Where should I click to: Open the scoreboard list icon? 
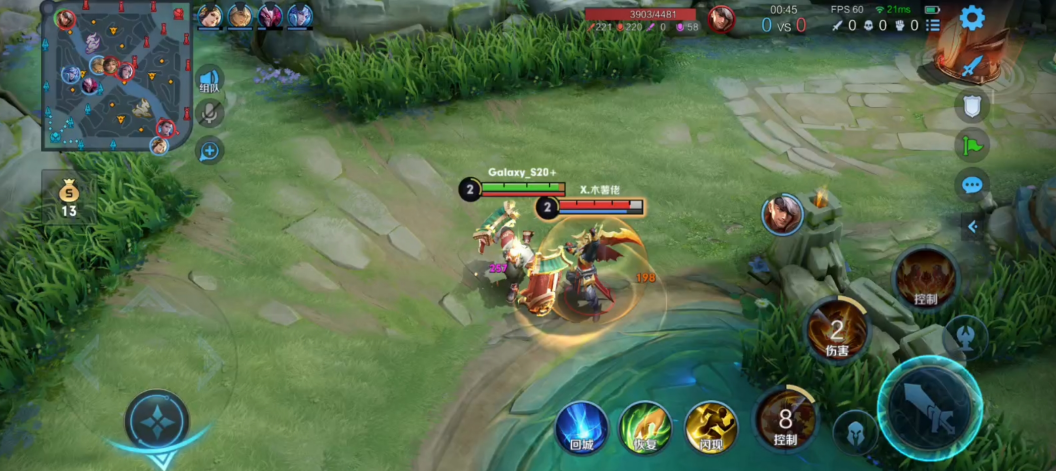(x=933, y=25)
